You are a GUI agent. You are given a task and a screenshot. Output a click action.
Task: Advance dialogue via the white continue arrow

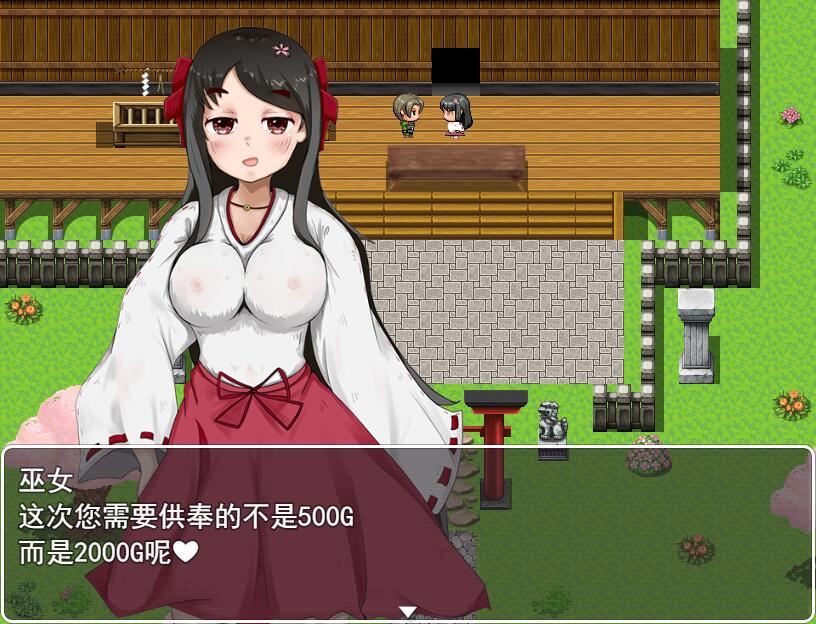pos(408,611)
